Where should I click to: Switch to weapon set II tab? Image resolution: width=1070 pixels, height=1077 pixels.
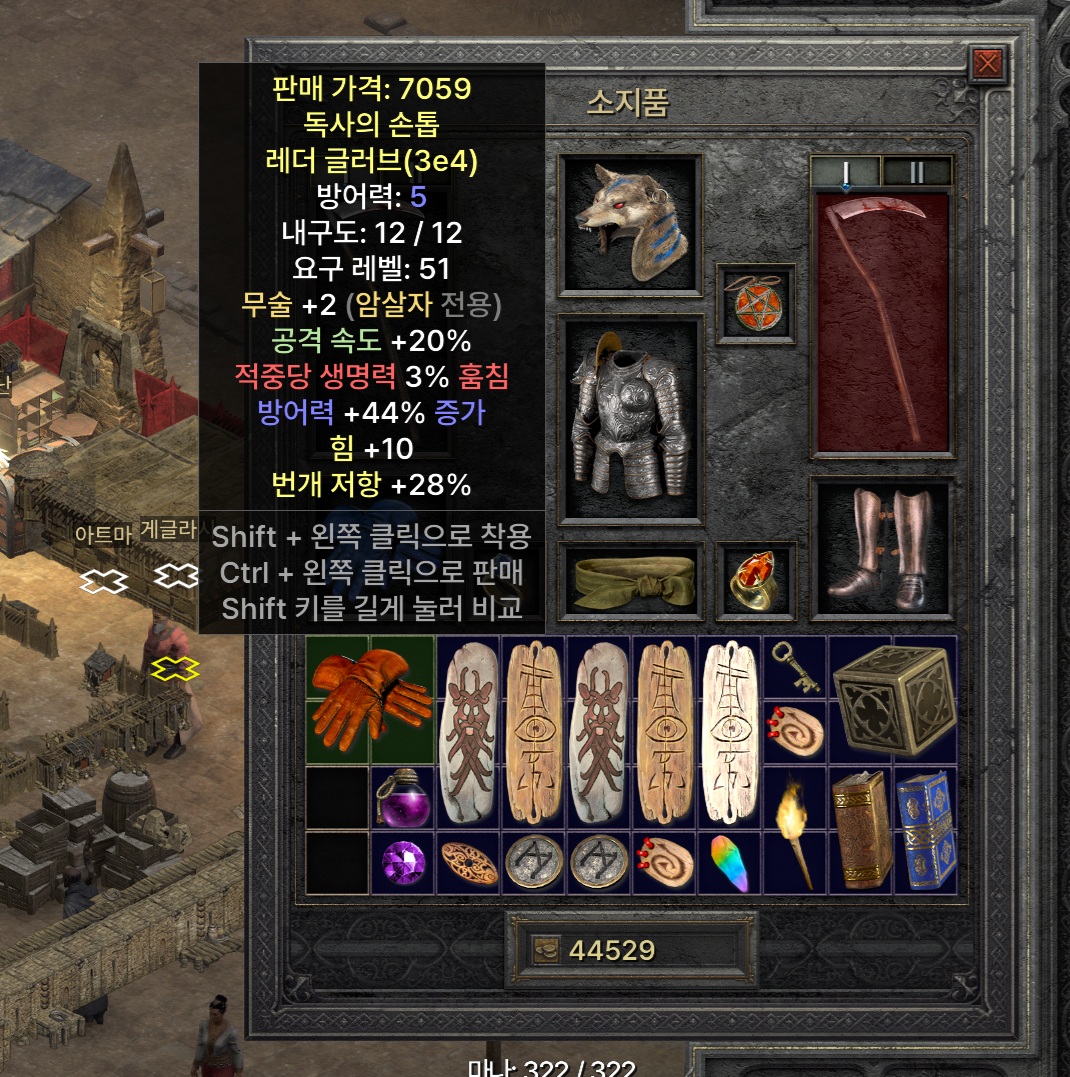click(916, 172)
